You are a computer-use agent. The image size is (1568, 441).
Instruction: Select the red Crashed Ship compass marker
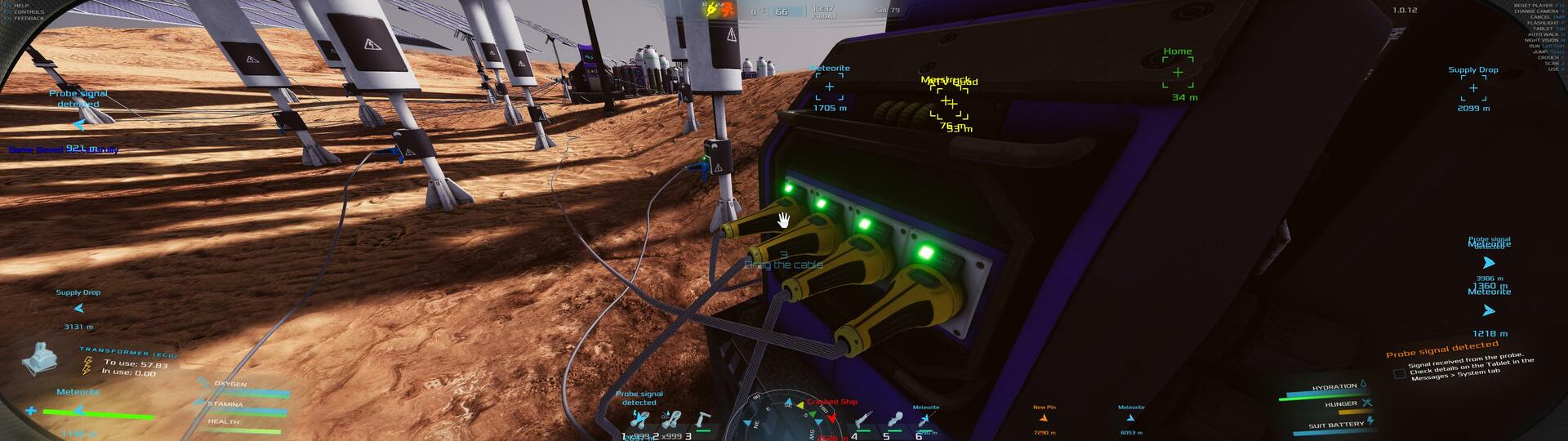pyautogui.click(x=831, y=416)
